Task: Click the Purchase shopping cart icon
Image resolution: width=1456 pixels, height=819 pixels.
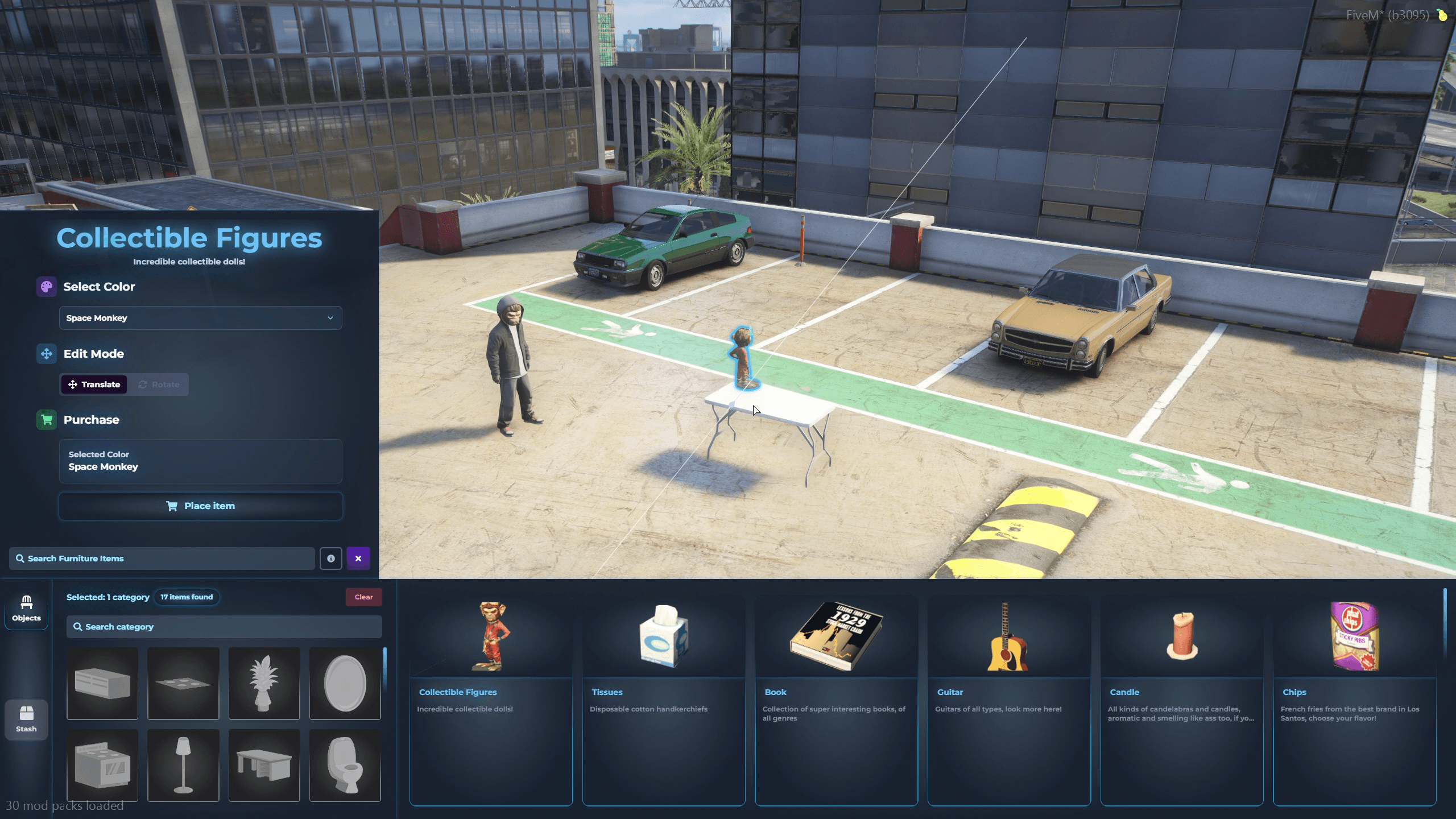Action: click(x=48, y=420)
